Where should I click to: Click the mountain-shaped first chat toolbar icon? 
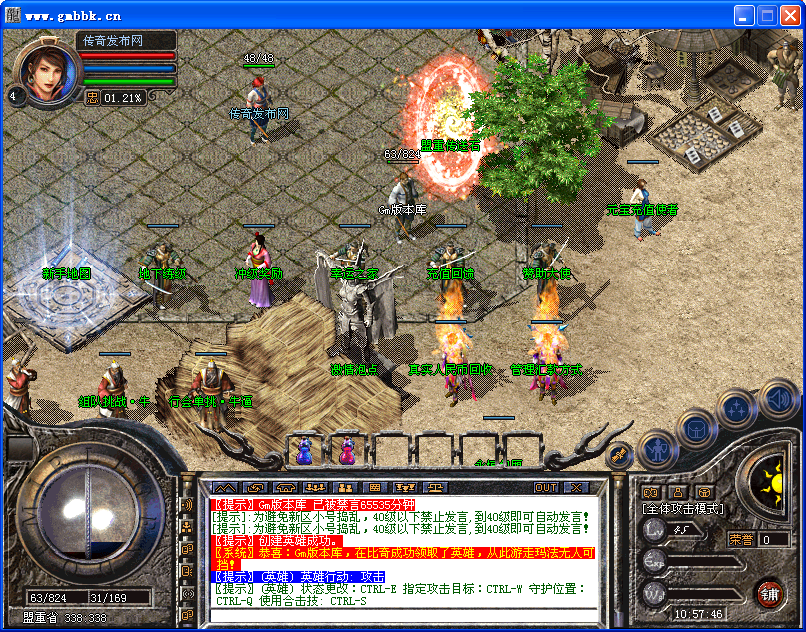[227, 487]
